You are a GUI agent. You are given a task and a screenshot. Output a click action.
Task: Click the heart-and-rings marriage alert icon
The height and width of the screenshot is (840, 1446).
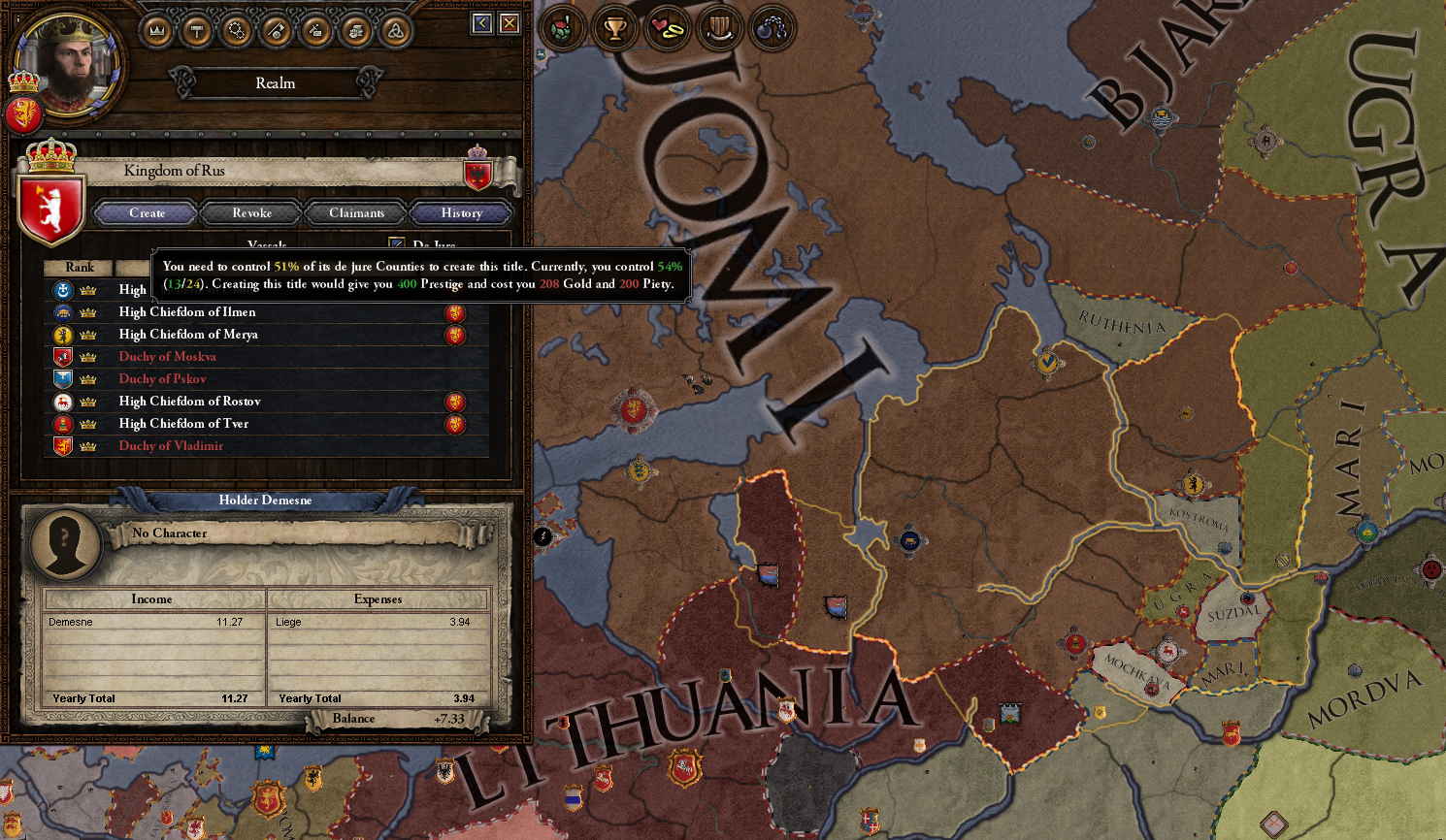(670, 28)
